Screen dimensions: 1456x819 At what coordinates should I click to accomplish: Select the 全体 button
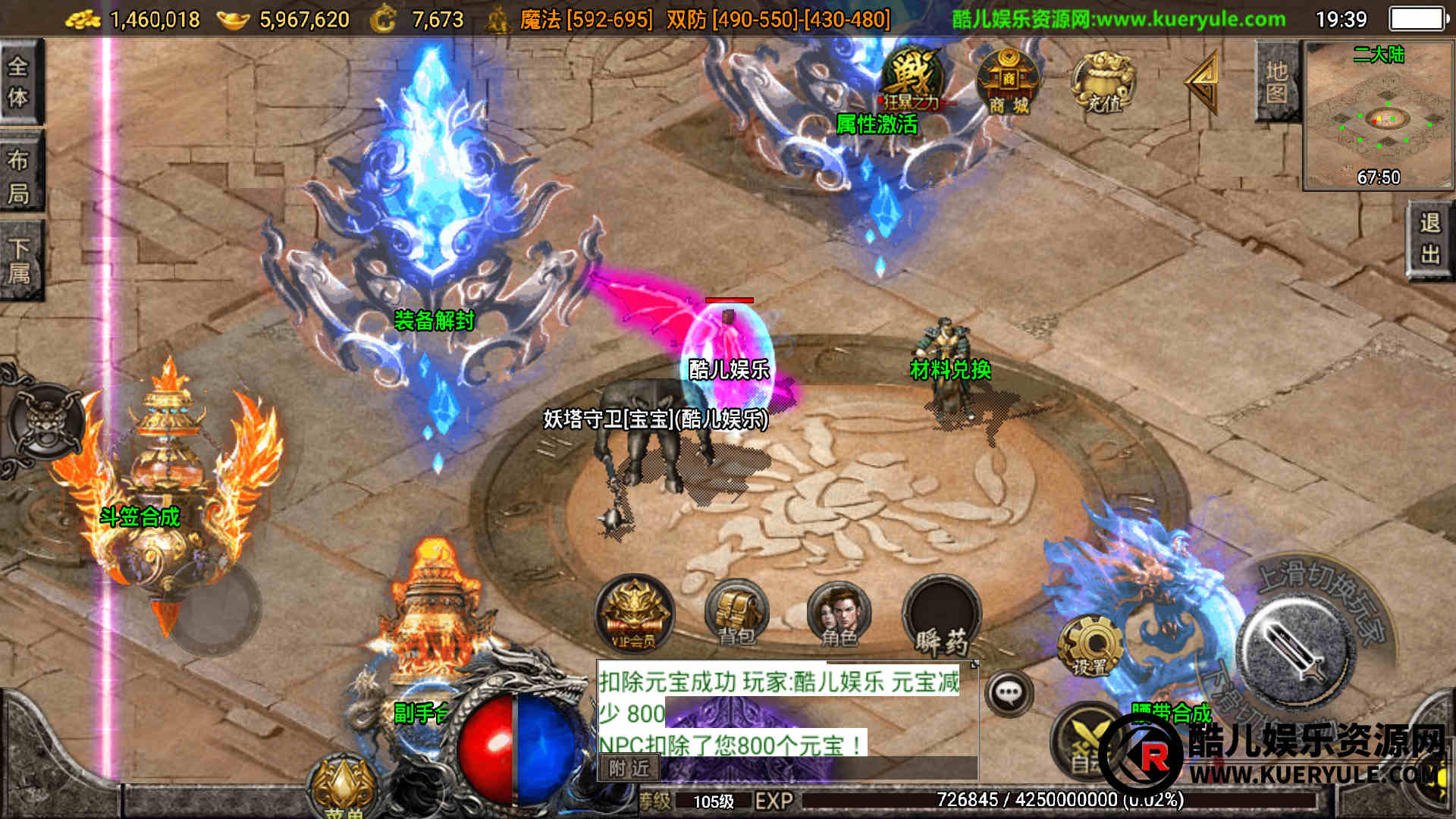(19, 82)
